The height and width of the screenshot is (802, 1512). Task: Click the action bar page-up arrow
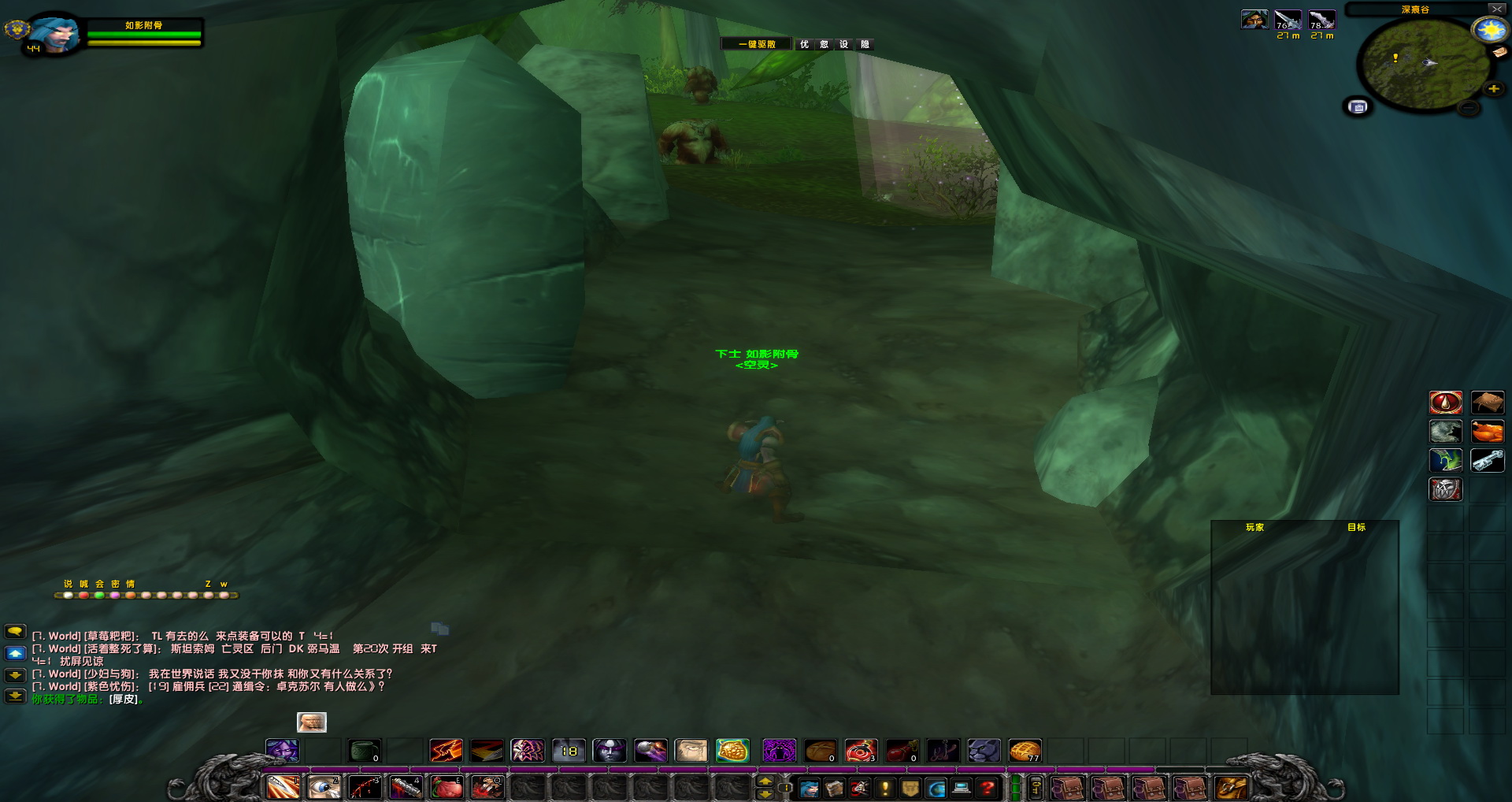[x=767, y=779]
